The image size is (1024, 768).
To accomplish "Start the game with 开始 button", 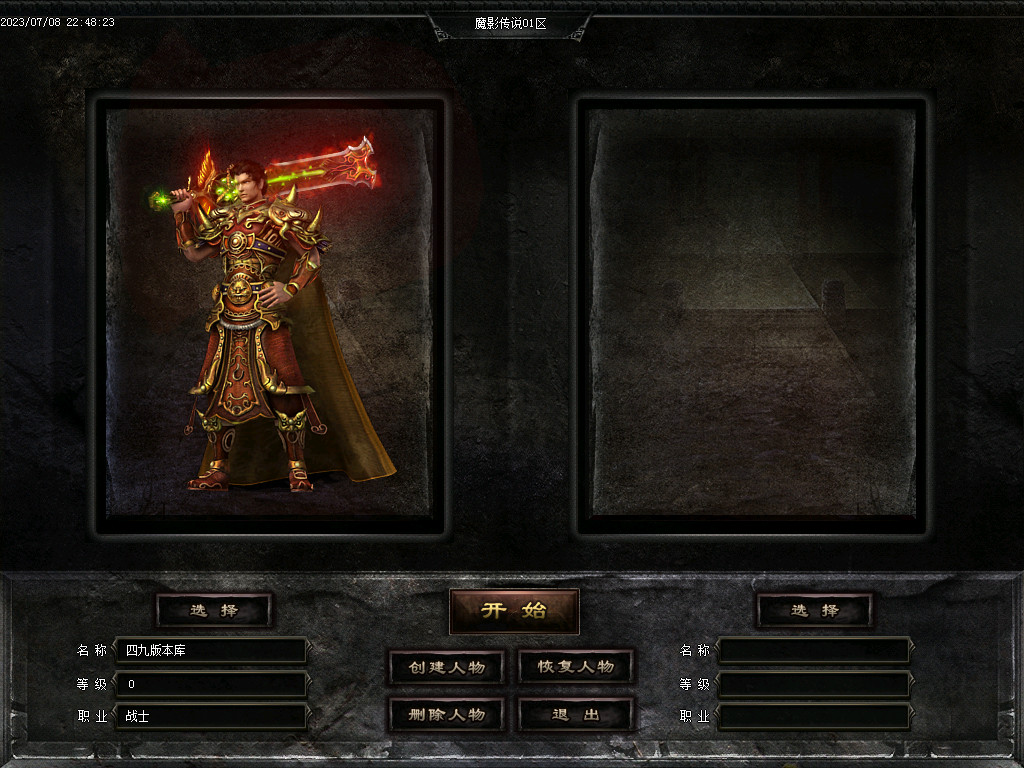I will tap(514, 611).
